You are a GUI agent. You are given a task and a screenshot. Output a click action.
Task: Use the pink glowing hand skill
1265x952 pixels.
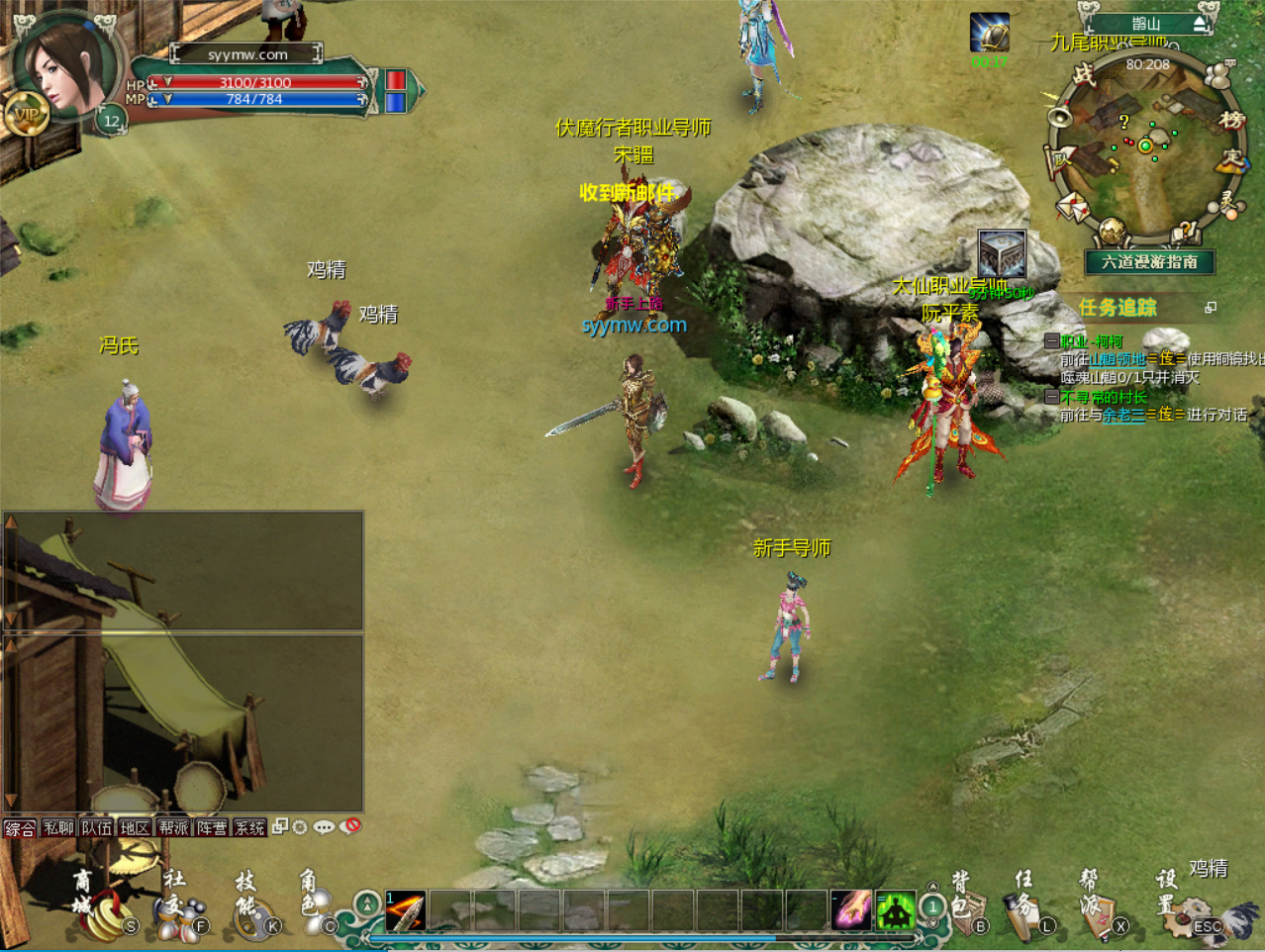[850, 910]
